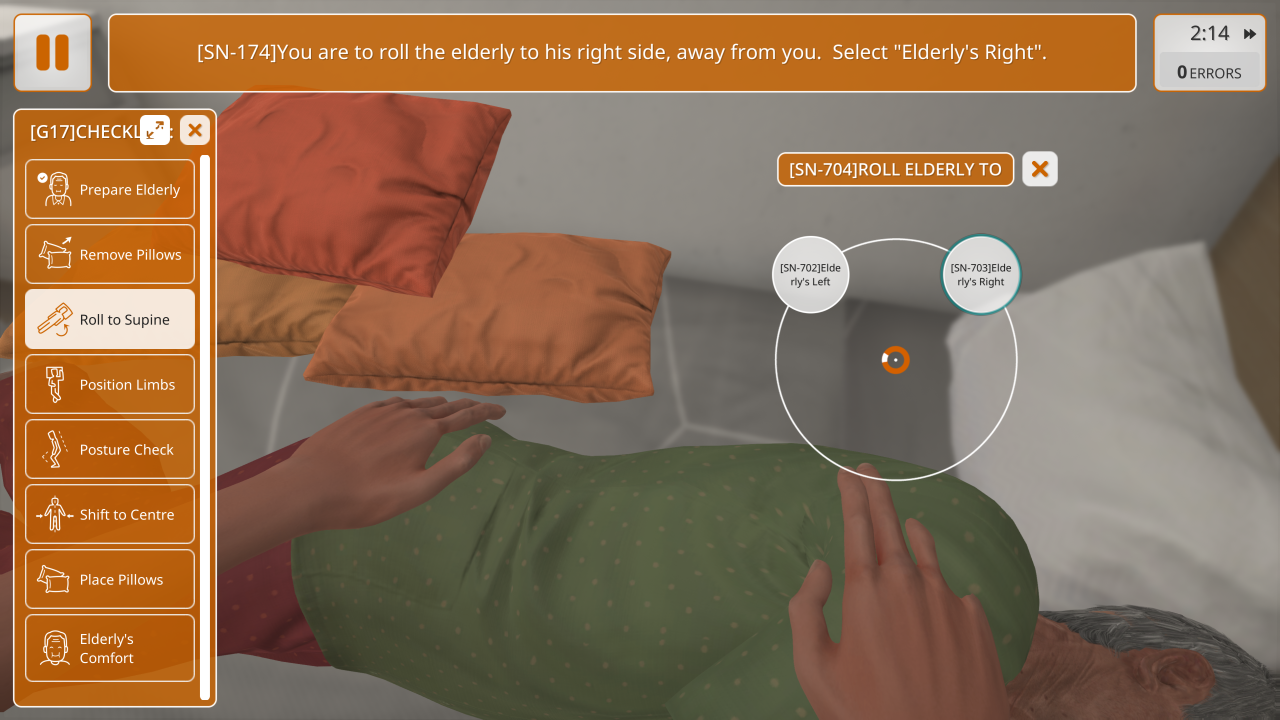Select the Elderly's Right option
This screenshot has width=1280, height=720.
click(x=981, y=275)
